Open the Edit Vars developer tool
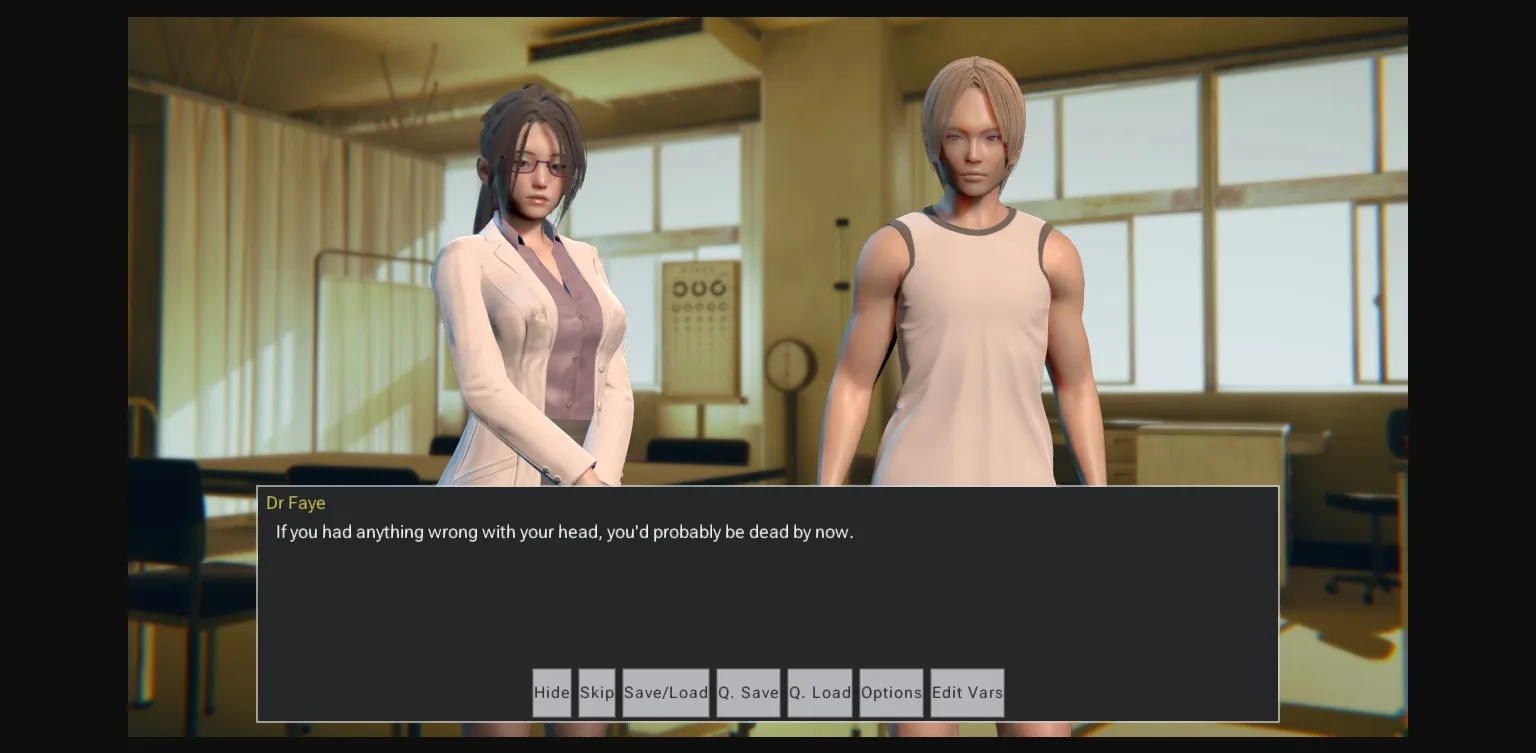 point(966,692)
